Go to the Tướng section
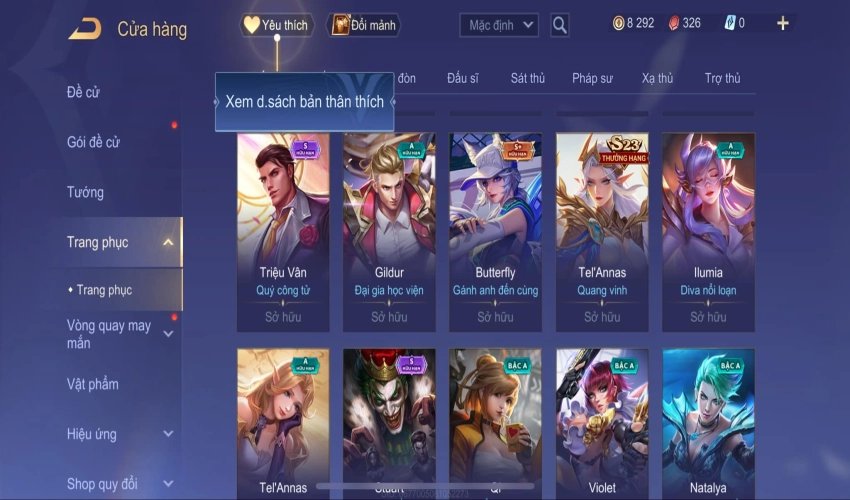This screenshot has width=850, height=500. [85, 192]
